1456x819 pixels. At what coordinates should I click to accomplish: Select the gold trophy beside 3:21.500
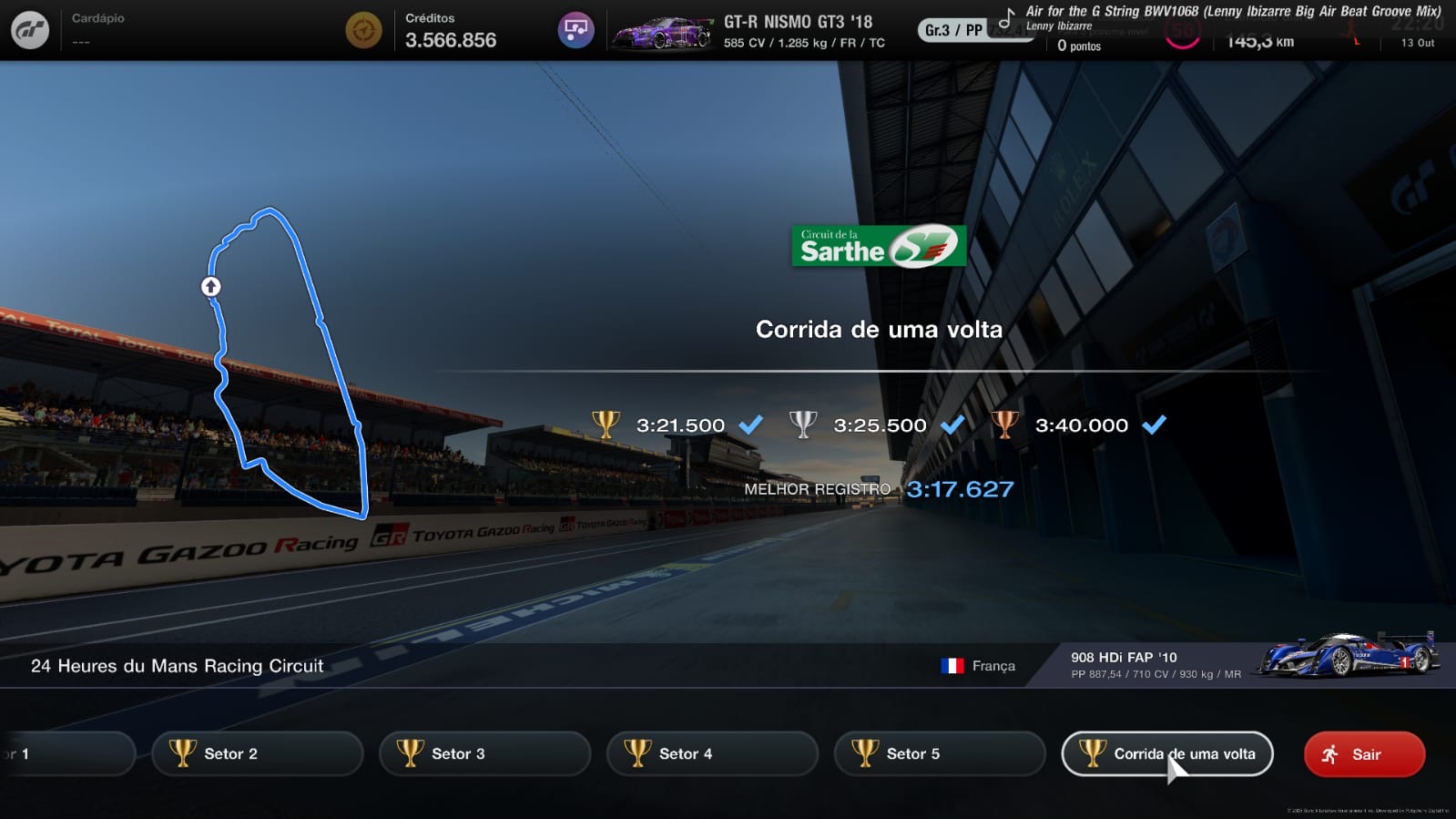604,424
